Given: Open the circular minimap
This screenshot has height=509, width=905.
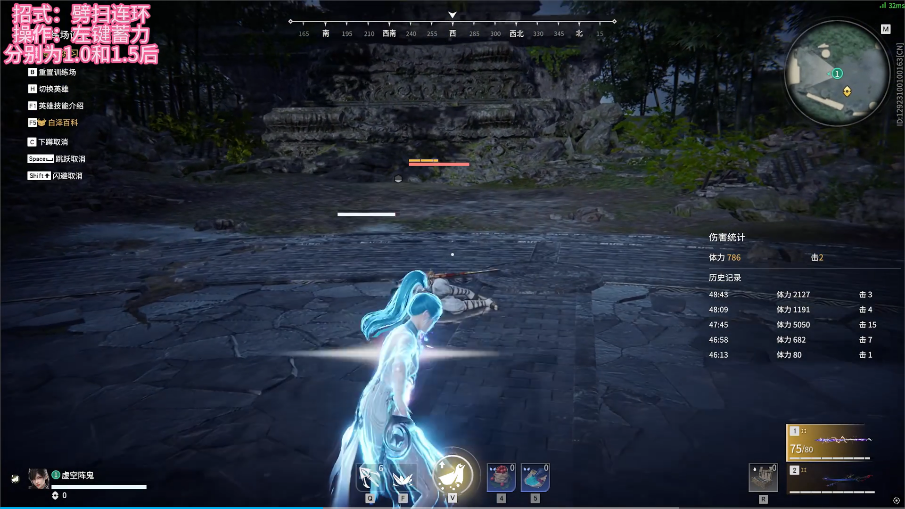Looking at the screenshot, I should point(838,74).
